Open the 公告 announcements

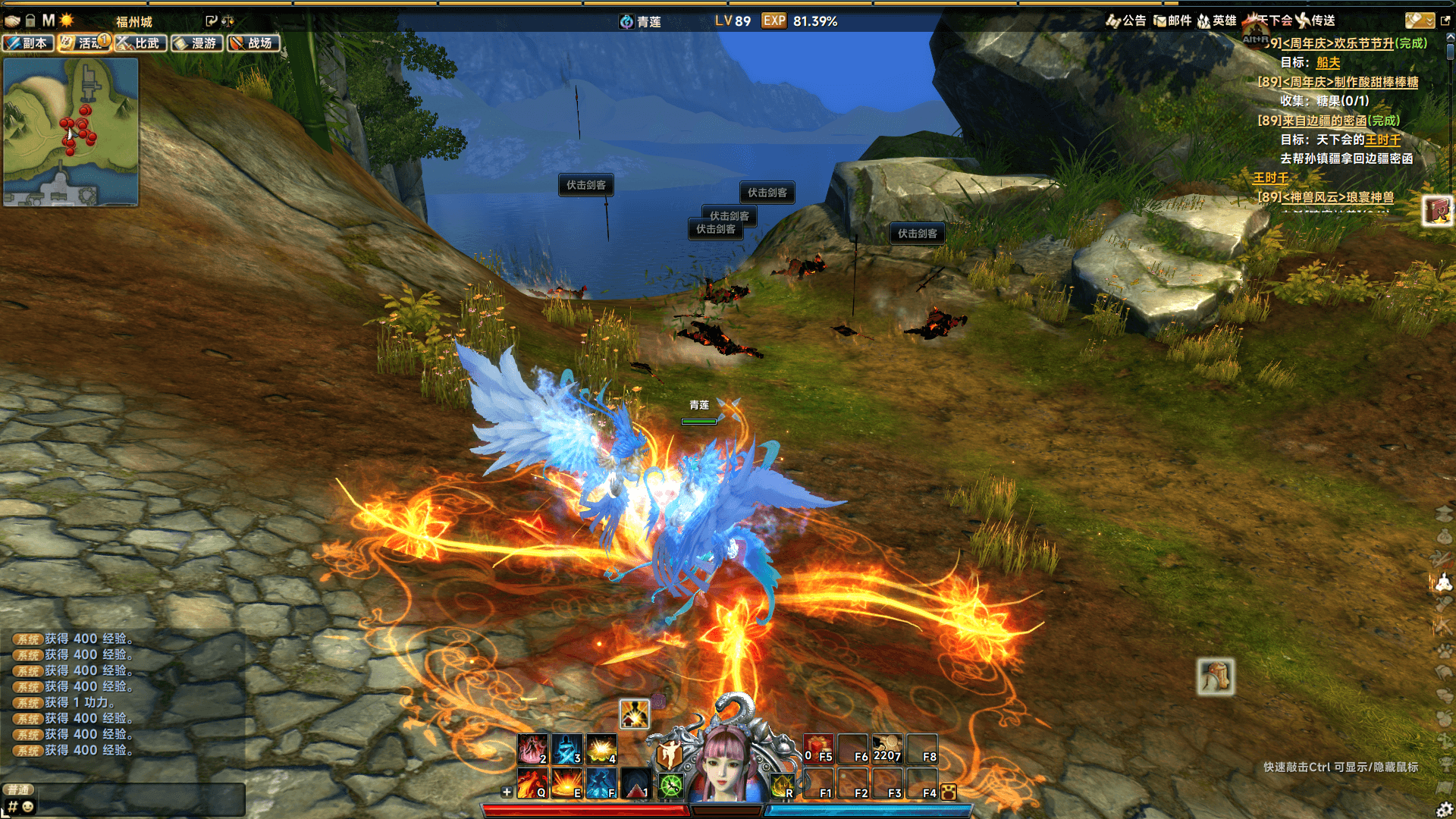pyautogui.click(x=1126, y=20)
